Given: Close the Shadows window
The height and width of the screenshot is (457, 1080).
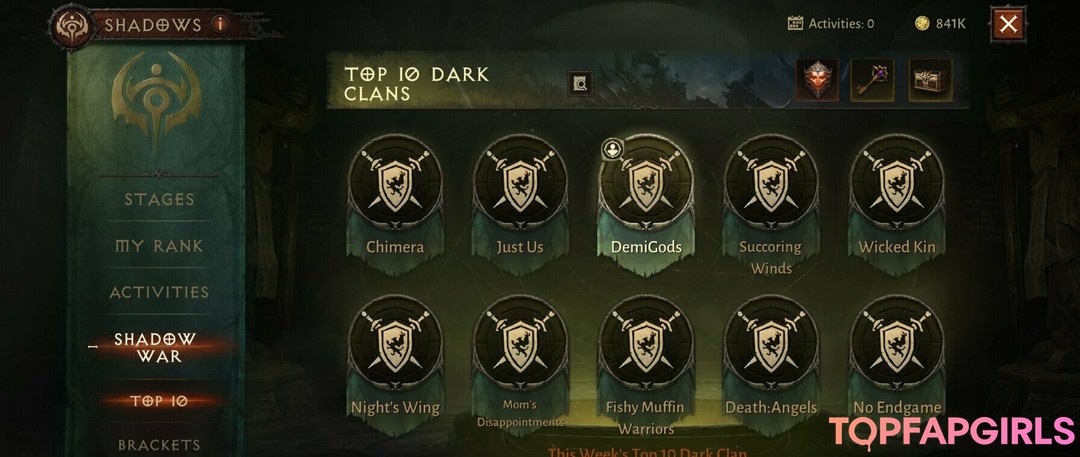Looking at the screenshot, I should pos(1008,24).
